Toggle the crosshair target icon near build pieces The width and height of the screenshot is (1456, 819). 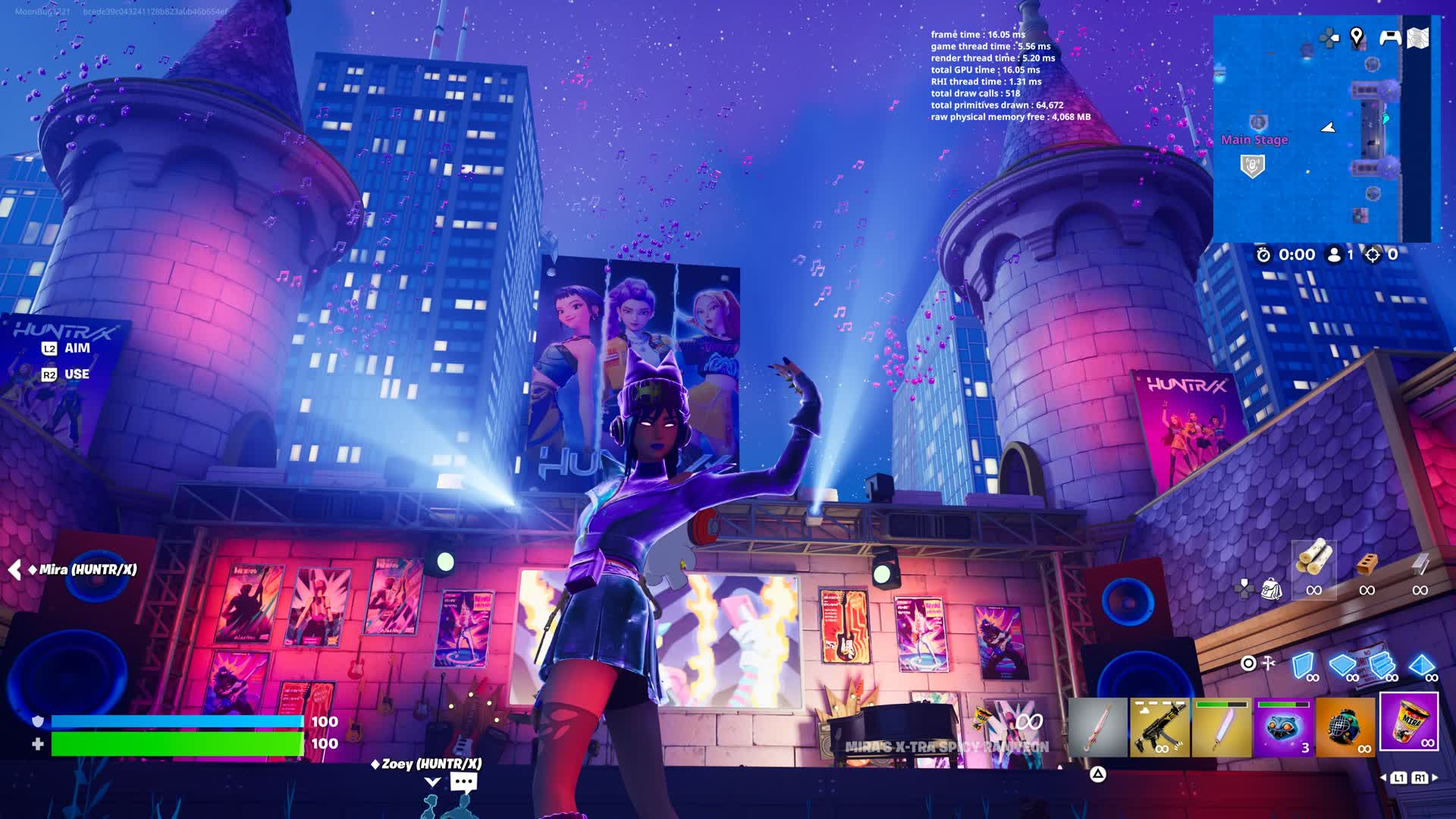tap(1248, 662)
